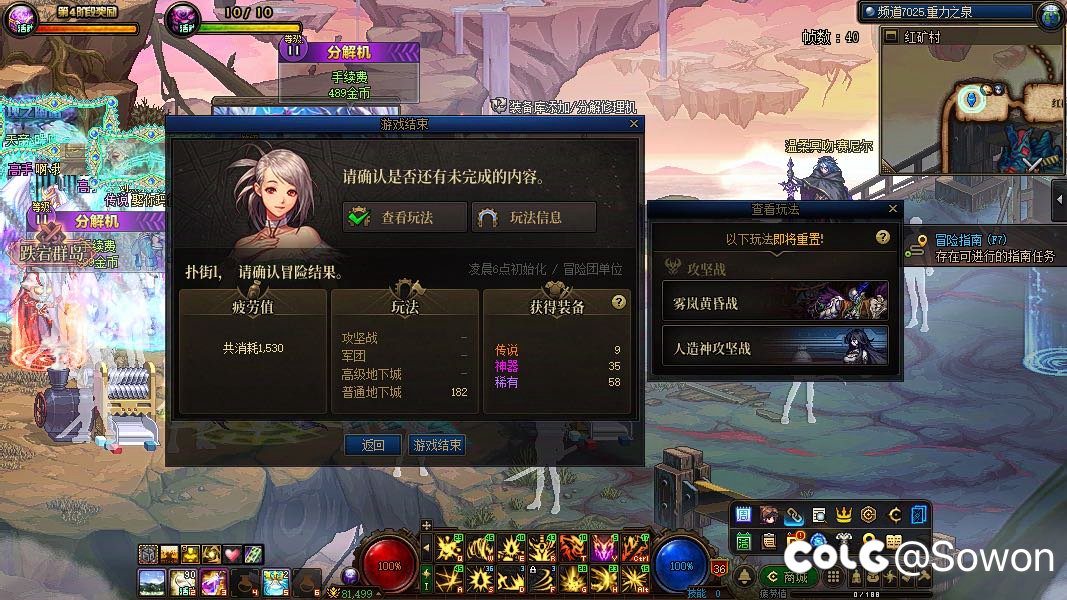The width and height of the screenshot is (1067, 600).
Task: Open the green 活 event calendar icon
Action: pyautogui.click(x=743, y=541)
